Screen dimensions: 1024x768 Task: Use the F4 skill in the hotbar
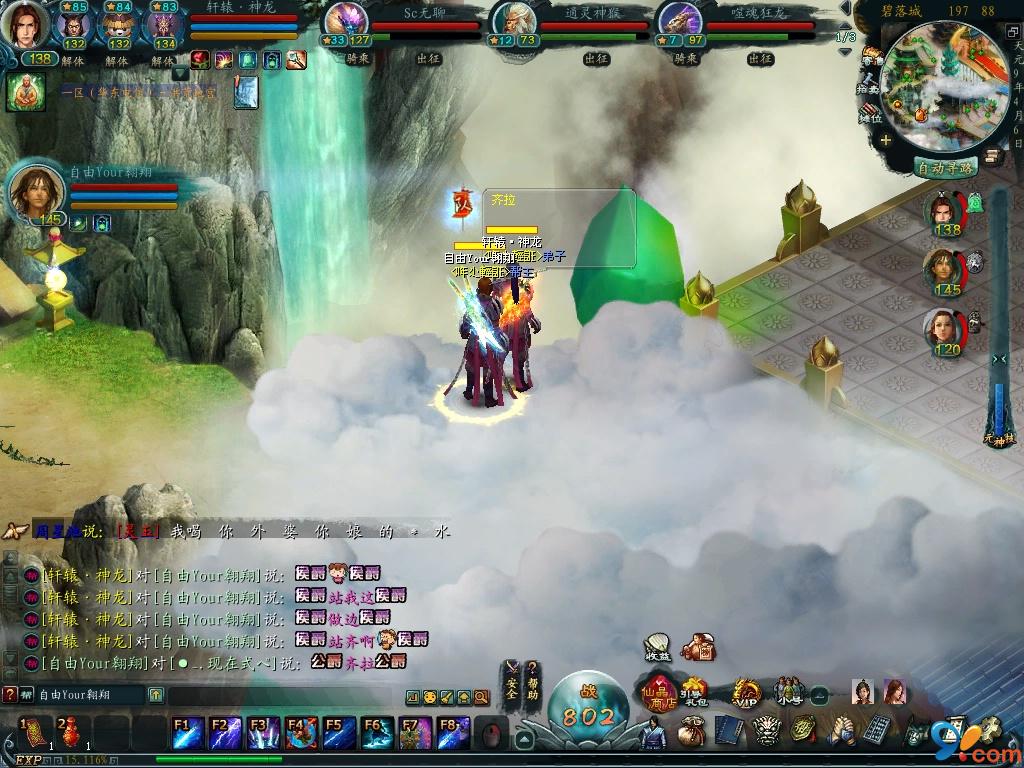tap(302, 733)
